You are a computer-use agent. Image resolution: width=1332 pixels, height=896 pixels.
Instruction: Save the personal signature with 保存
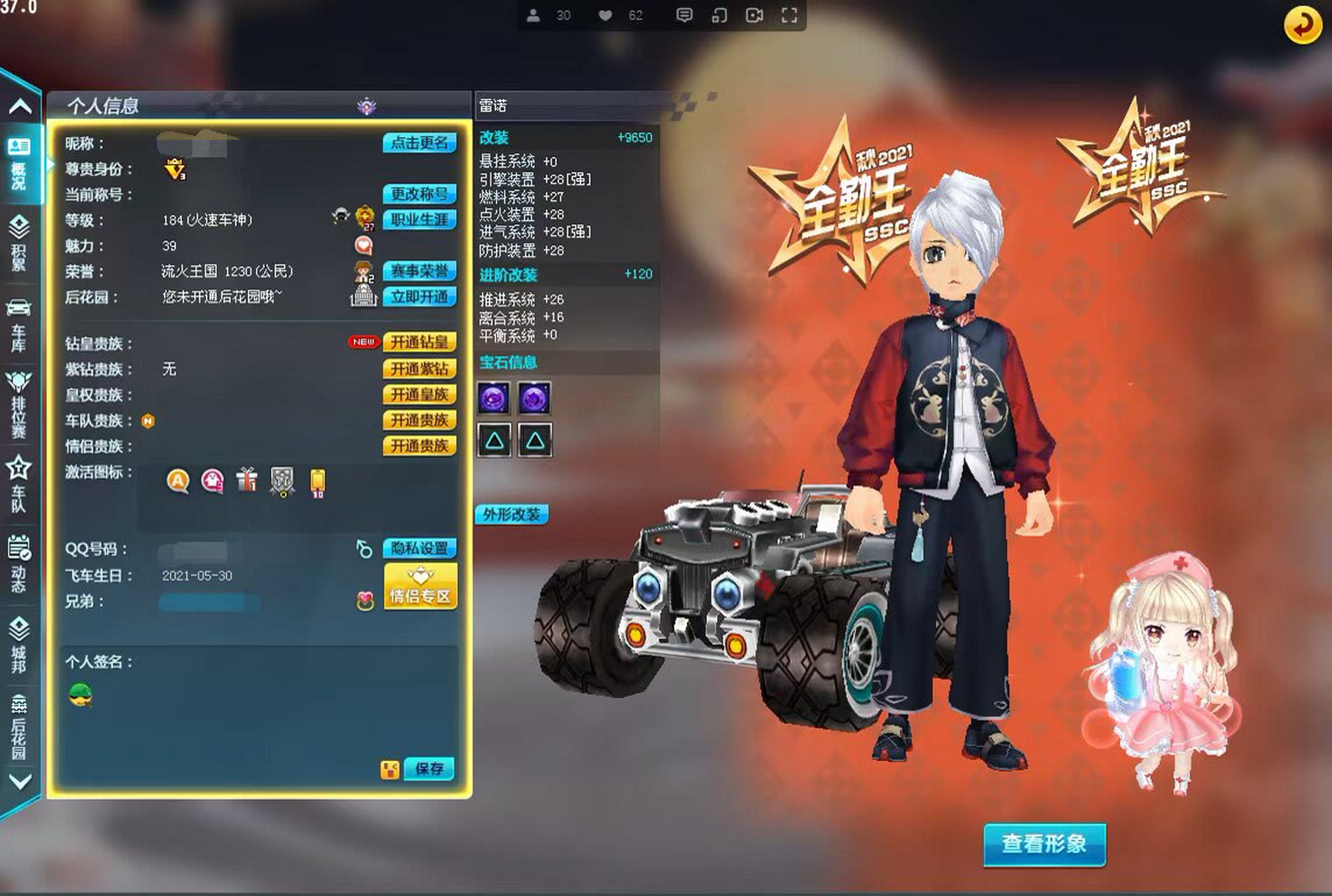coord(429,769)
